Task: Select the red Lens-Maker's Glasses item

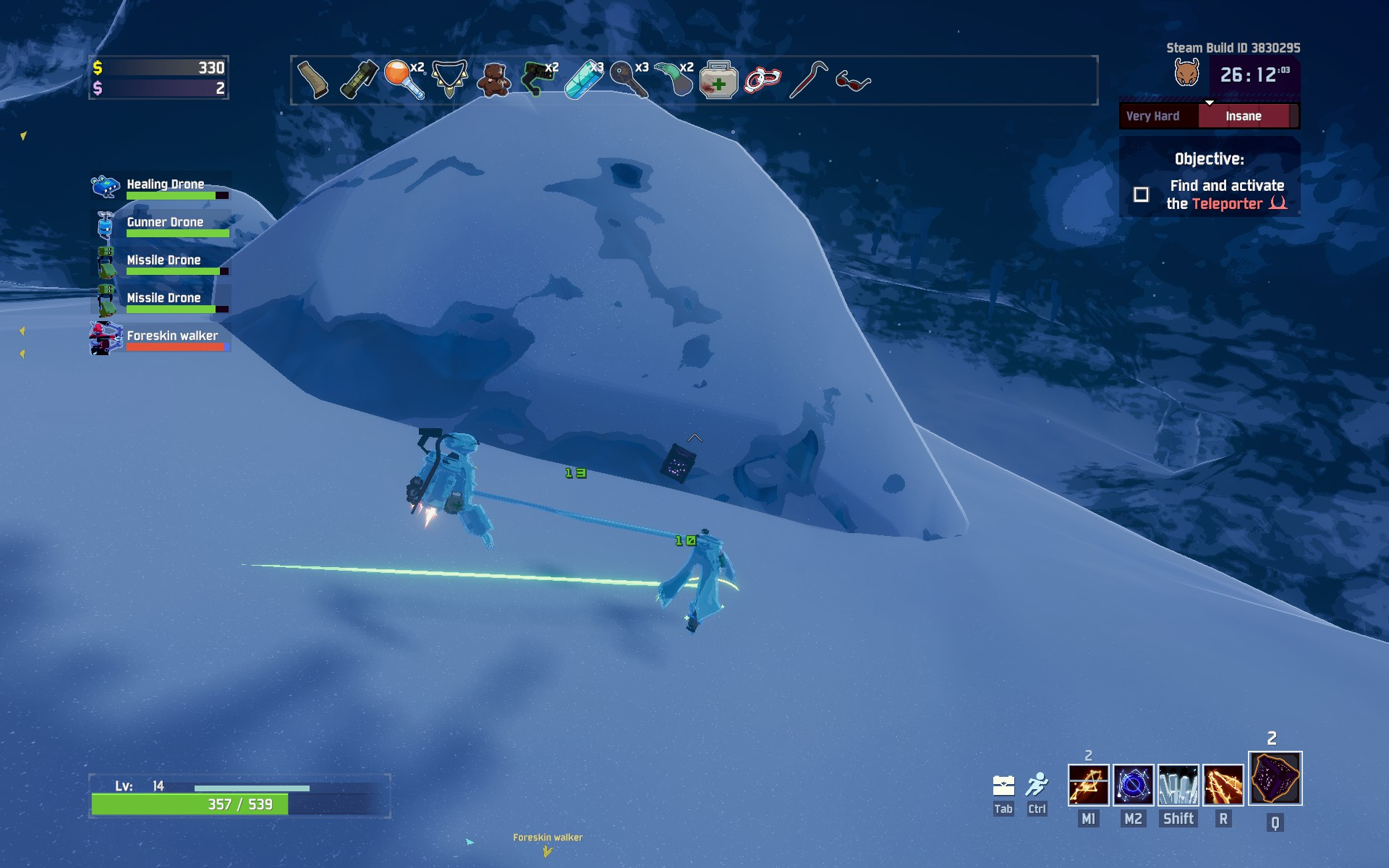Action: point(853,81)
